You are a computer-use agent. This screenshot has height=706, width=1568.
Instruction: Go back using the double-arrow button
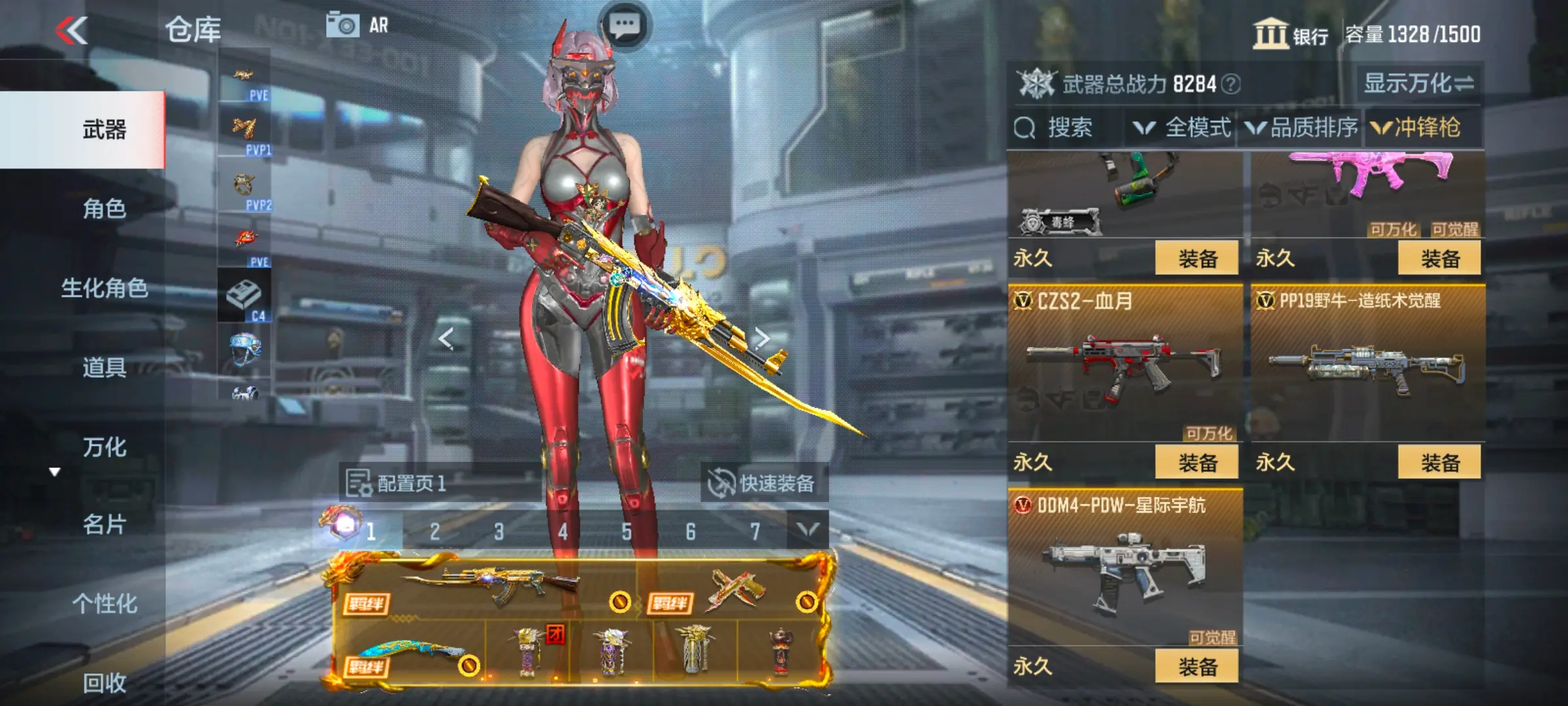72,31
